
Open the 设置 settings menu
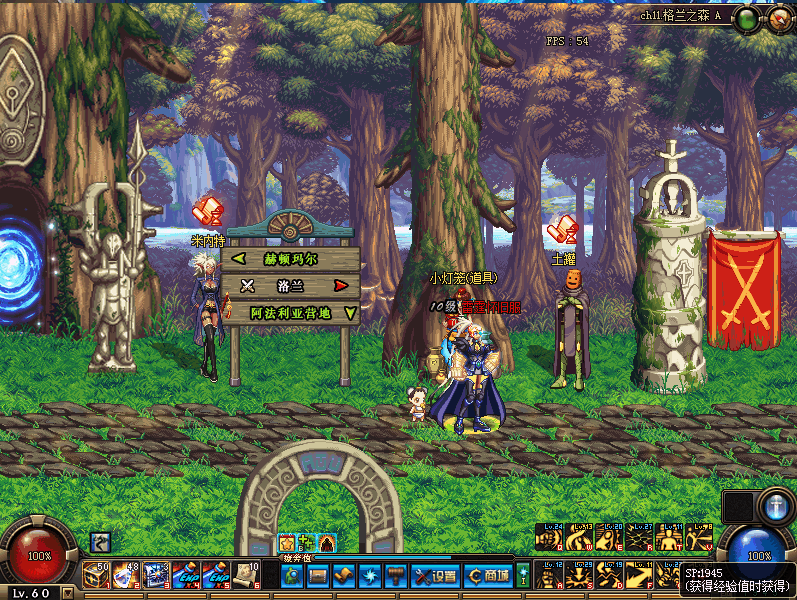point(436,575)
